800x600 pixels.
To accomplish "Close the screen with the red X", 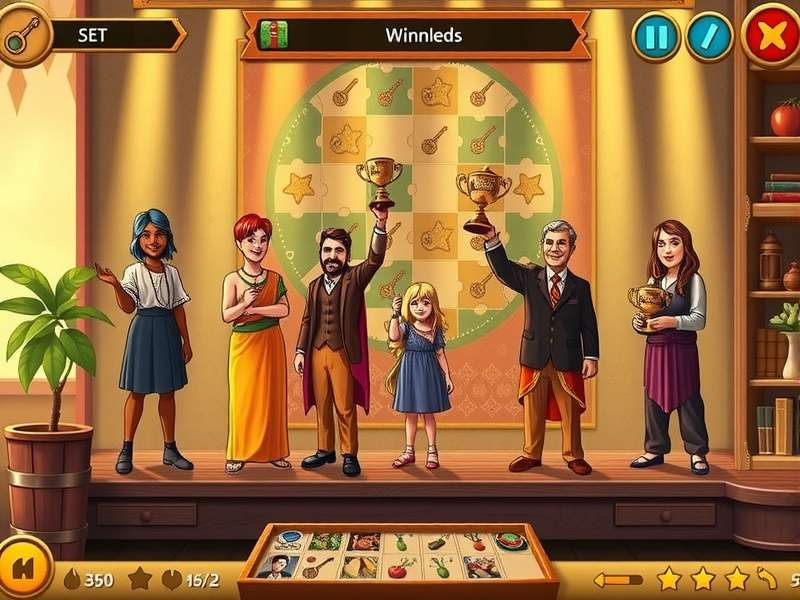I will point(771,37).
